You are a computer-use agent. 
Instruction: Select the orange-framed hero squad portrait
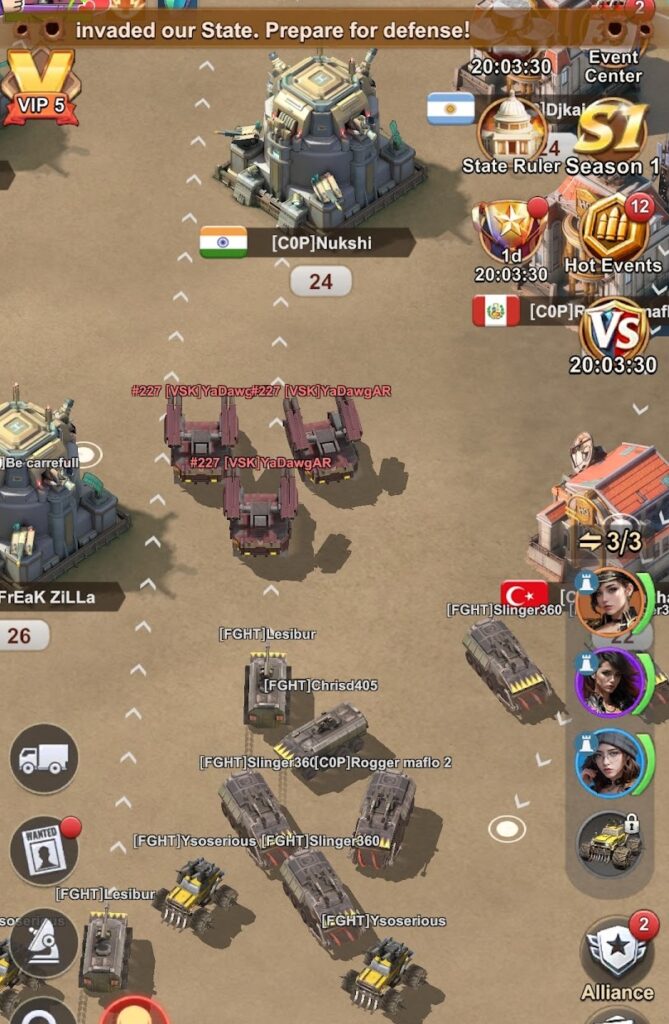610,602
